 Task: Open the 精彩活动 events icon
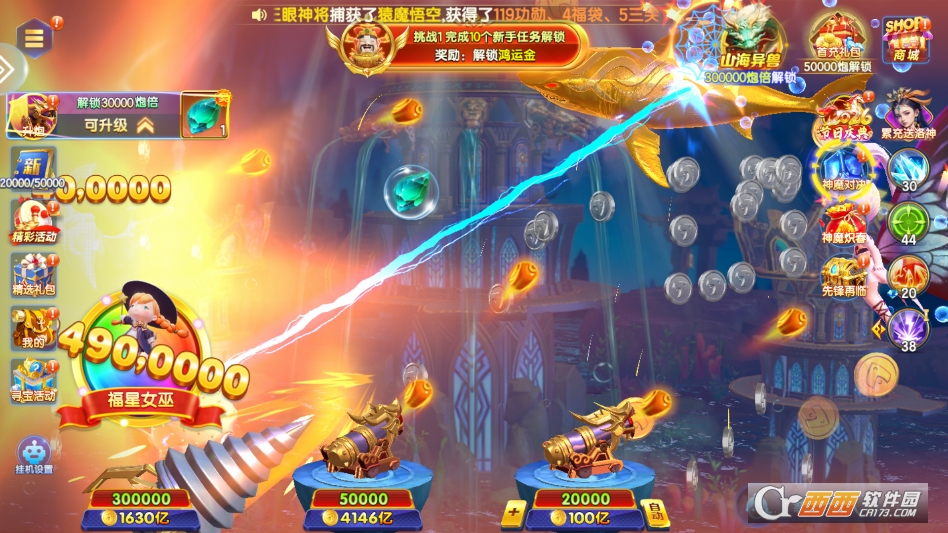click(34, 220)
